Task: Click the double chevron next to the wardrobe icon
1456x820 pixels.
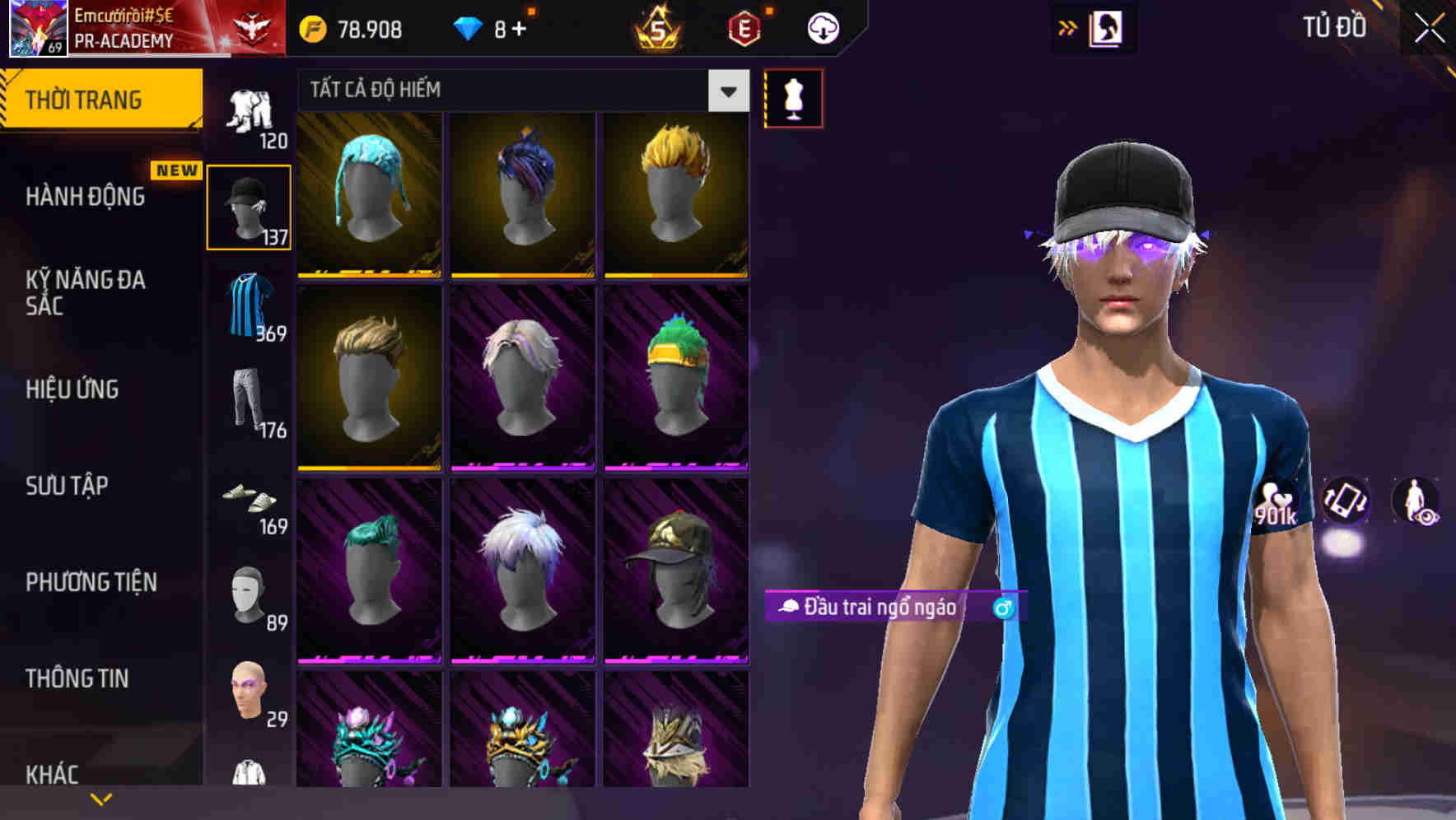Action: pos(1068,26)
